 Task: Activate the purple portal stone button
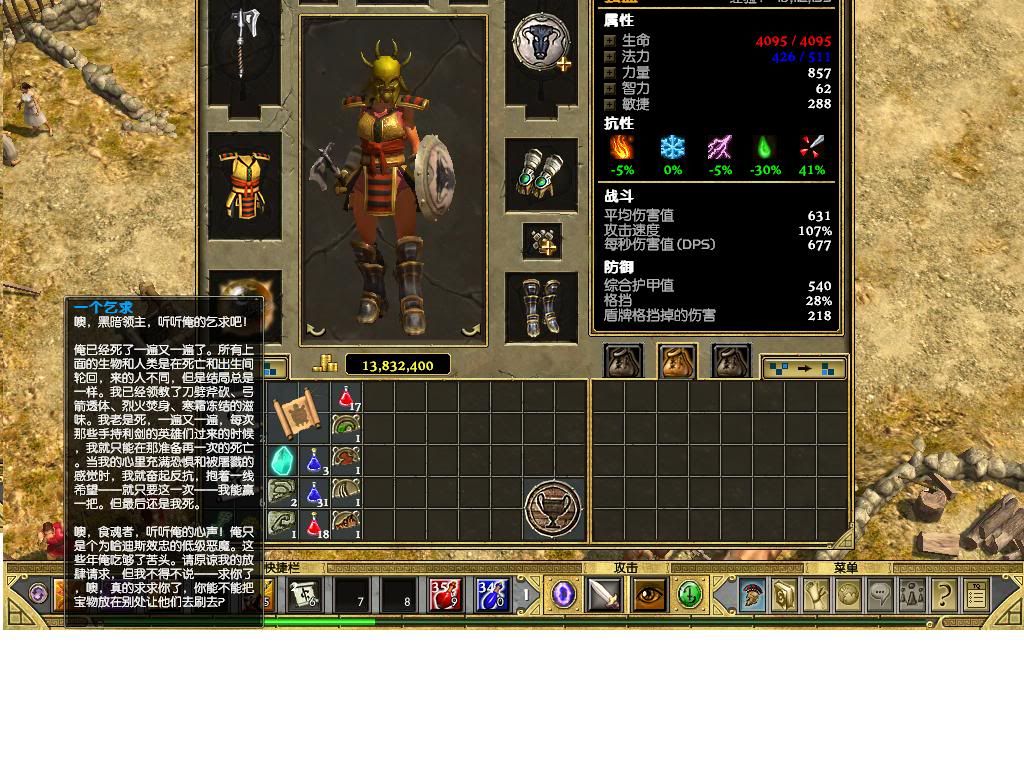pos(563,596)
